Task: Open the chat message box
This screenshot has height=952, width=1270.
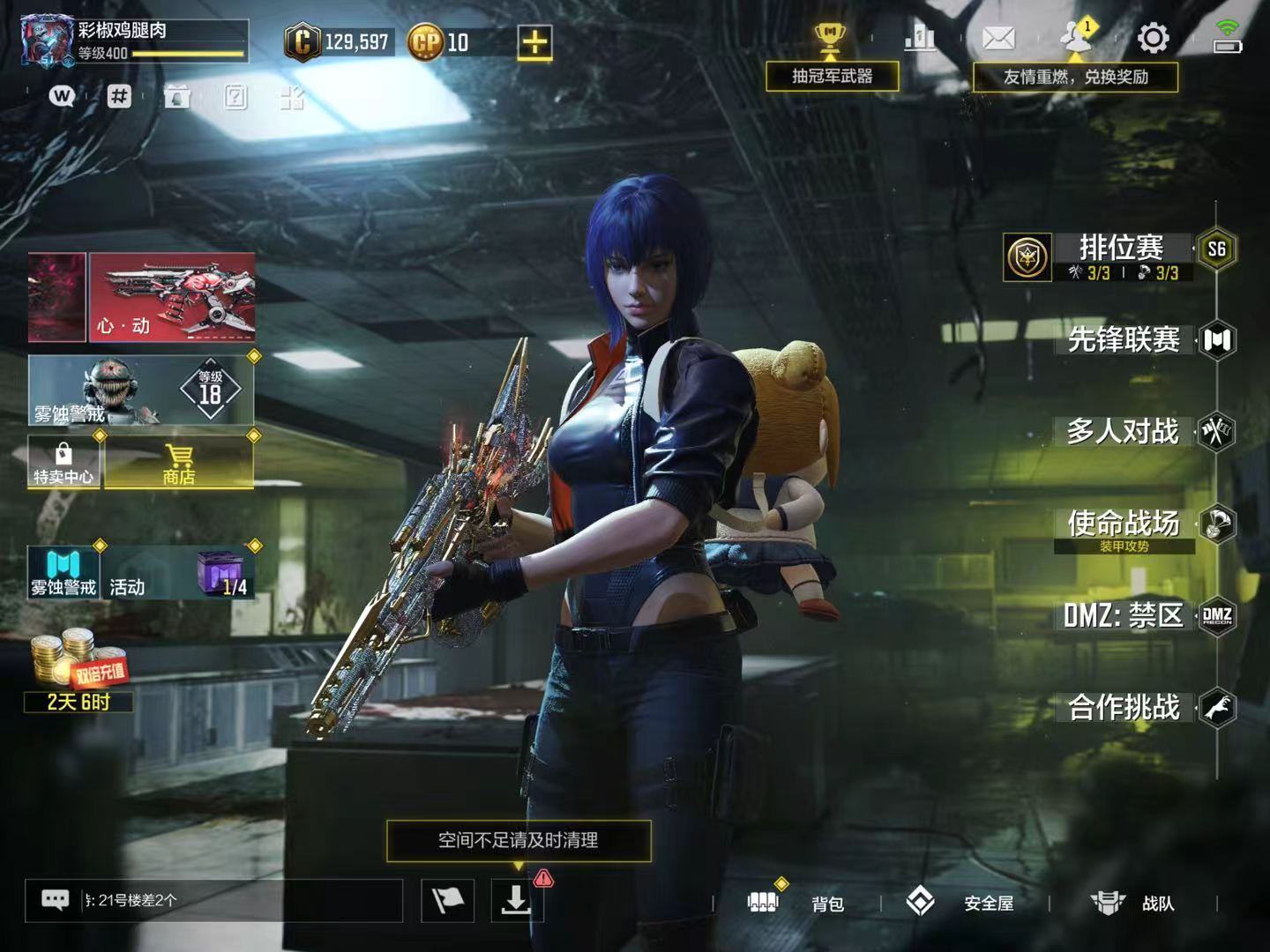Action: 213,900
